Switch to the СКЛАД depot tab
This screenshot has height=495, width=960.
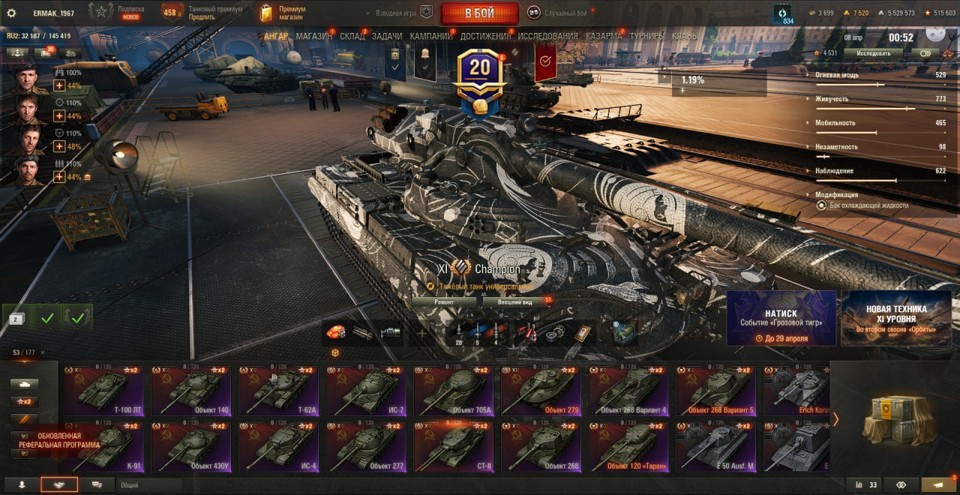coord(352,36)
